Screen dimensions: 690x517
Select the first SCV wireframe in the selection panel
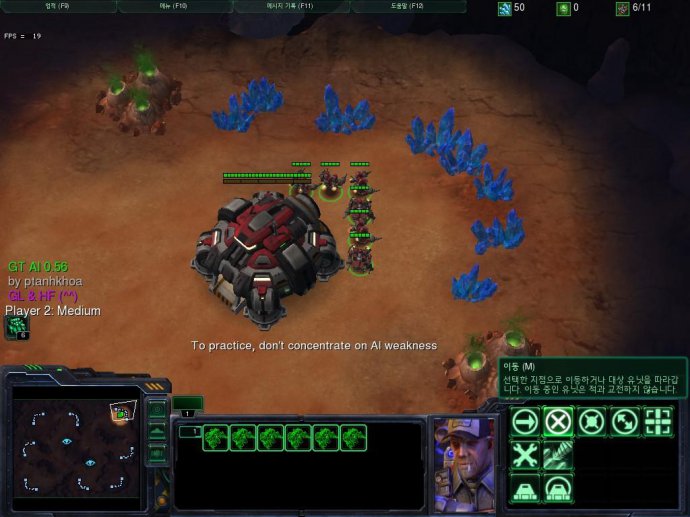coord(215,438)
